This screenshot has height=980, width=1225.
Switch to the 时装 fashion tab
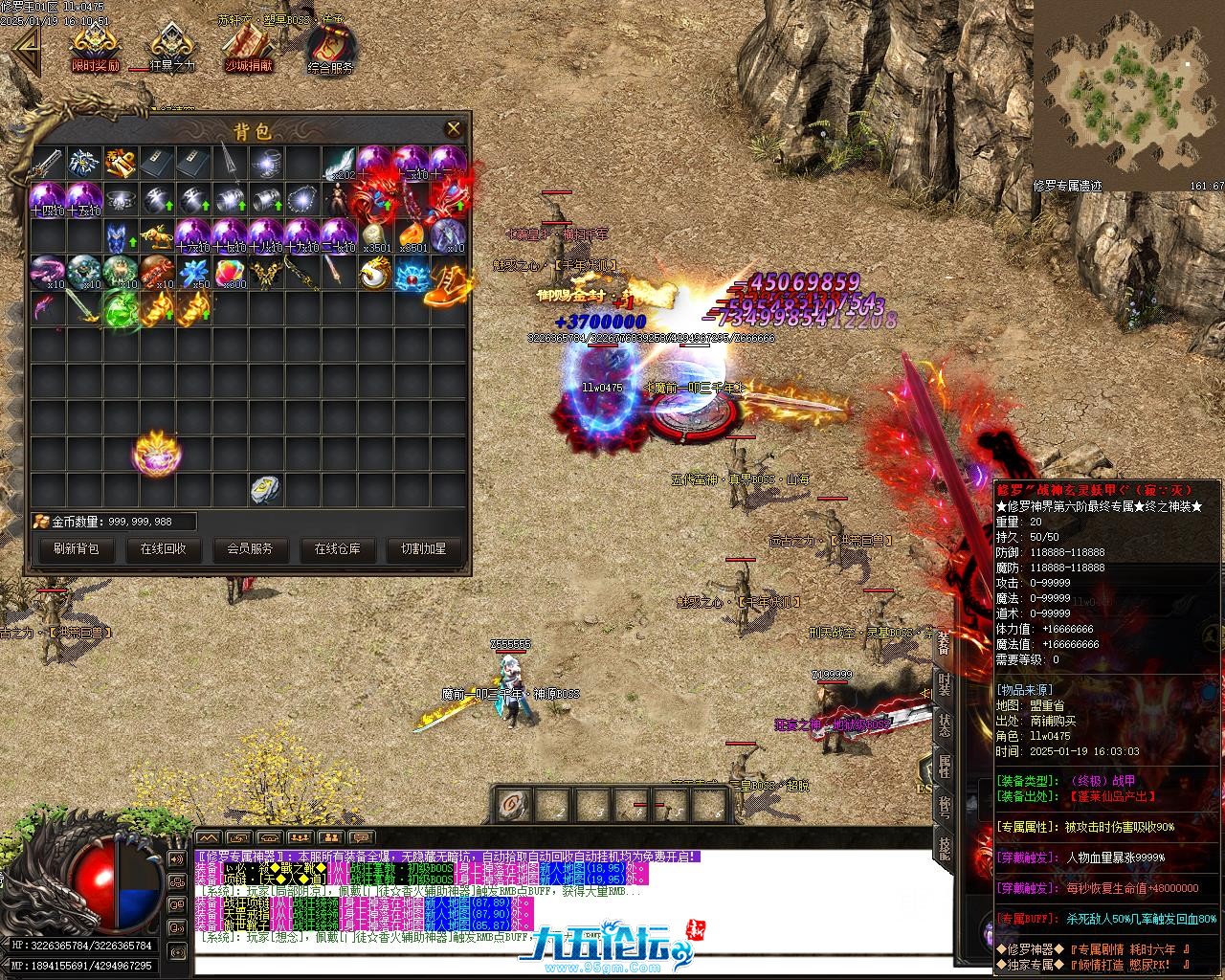tap(944, 684)
